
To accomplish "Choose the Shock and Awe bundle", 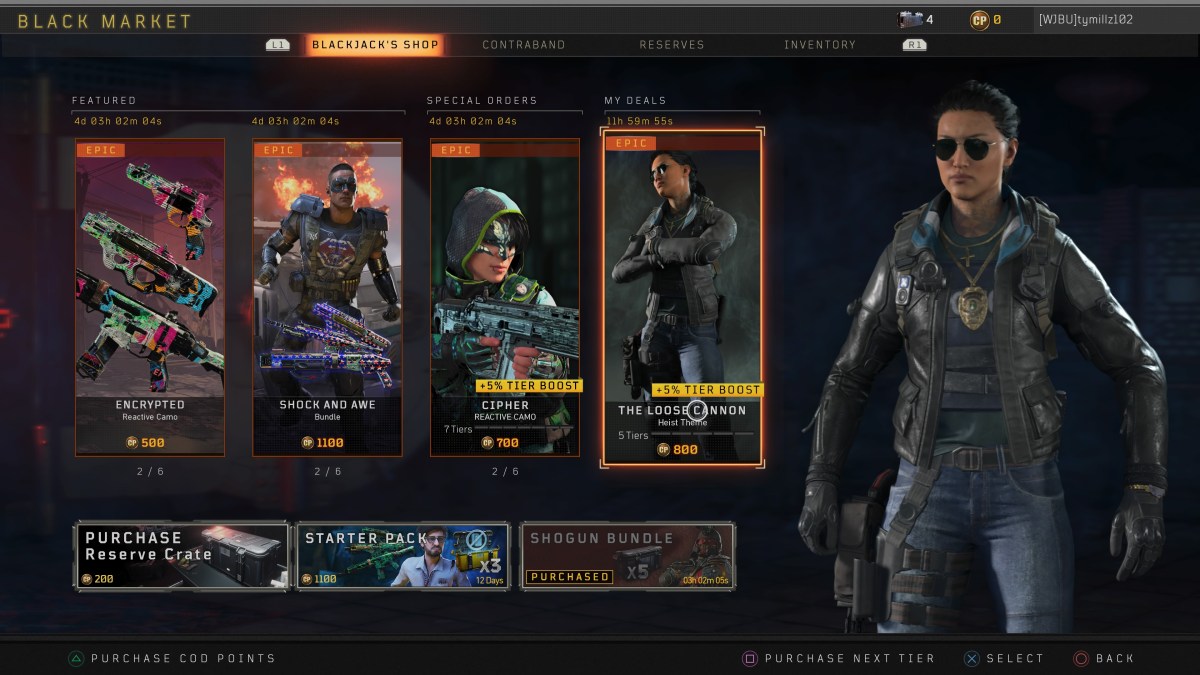I will 327,297.
